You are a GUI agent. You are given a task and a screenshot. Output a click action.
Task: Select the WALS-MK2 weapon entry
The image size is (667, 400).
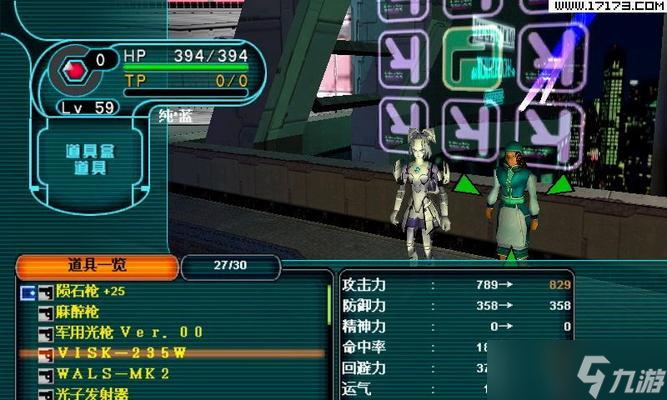(x=112, y=374)
